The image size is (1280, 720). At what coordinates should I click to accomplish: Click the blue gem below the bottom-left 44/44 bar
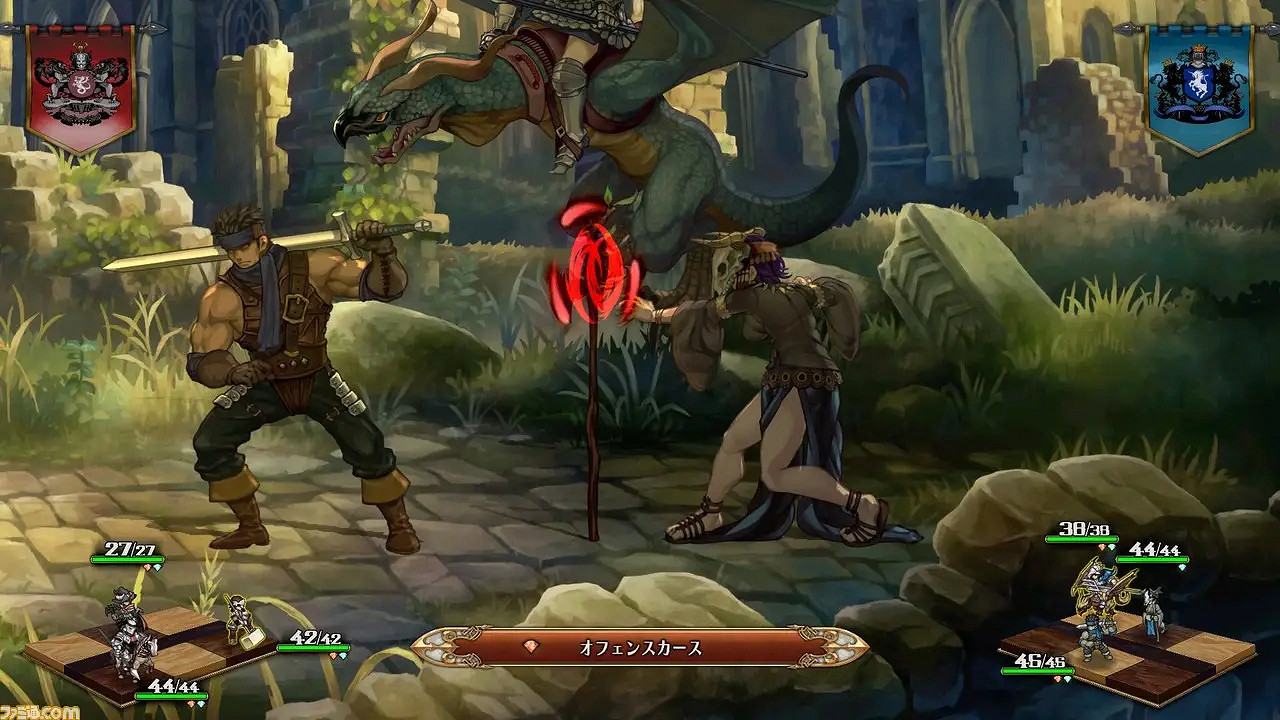200,704
